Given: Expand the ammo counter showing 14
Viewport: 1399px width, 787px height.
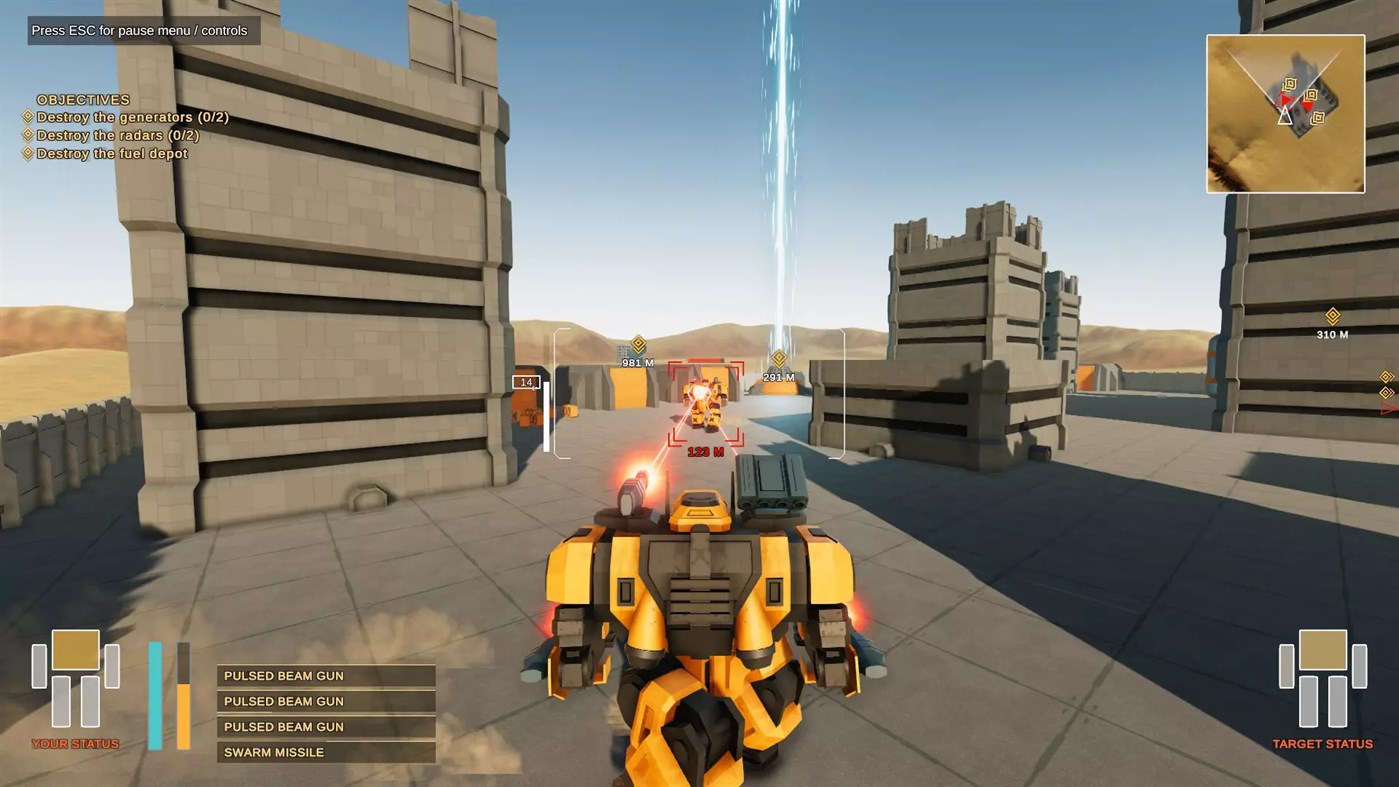Looking at the screenshot, I should pyautogui.click(x=527, y=381).
